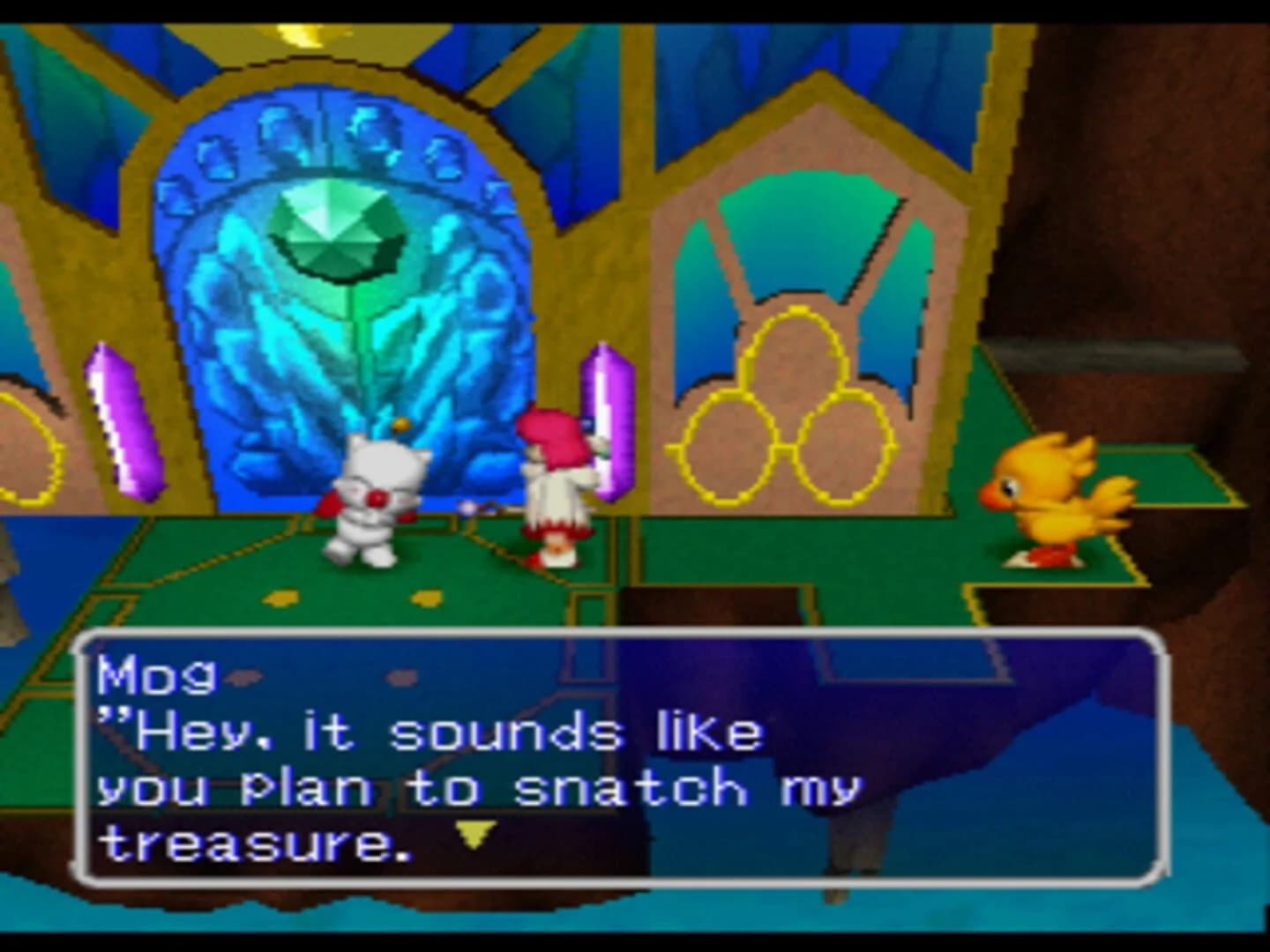Click the purple crystal beside the white mage
The height and width of the screenshot is (952, 1270).
[x=609, y=423]
